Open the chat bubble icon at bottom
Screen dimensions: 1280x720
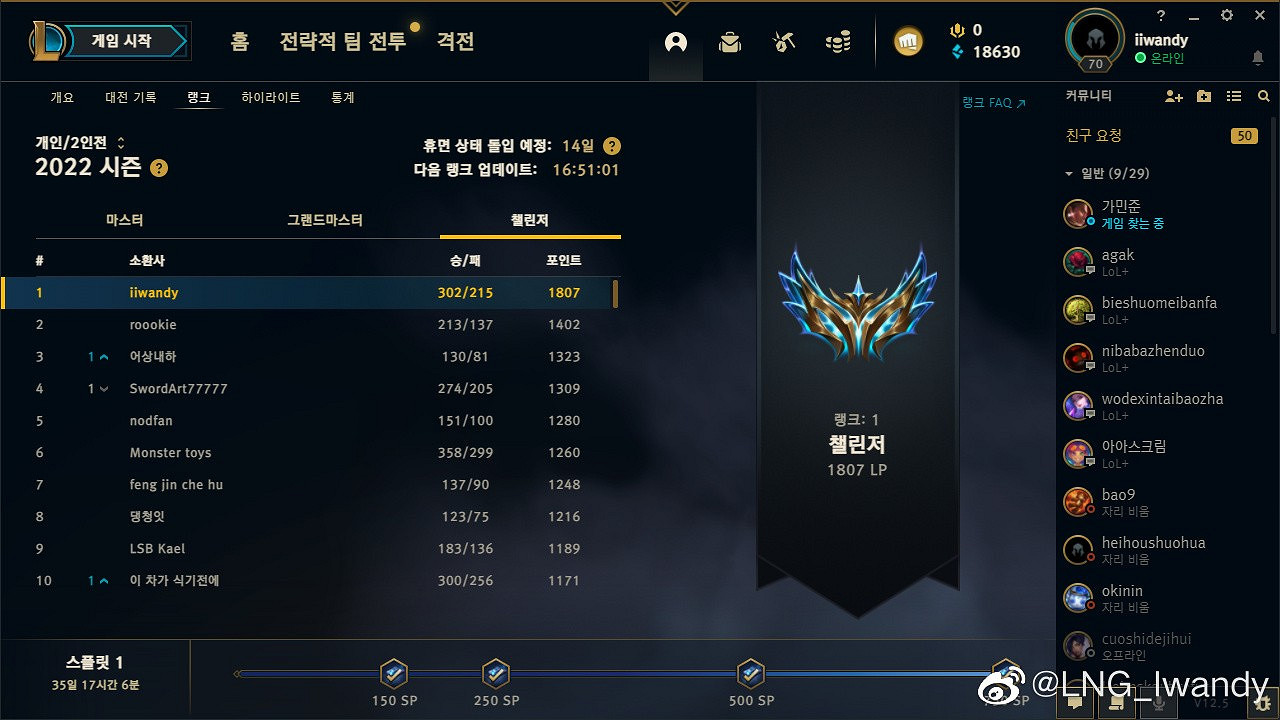click(x=1074, y=704)
